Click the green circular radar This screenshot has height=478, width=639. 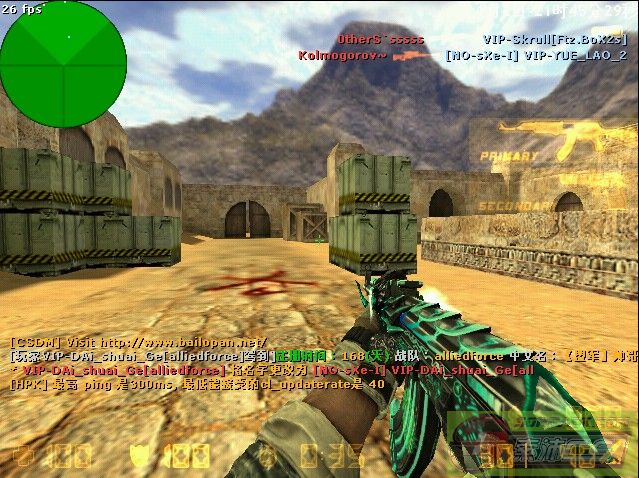pyautogui.click(x=64, y=64)
